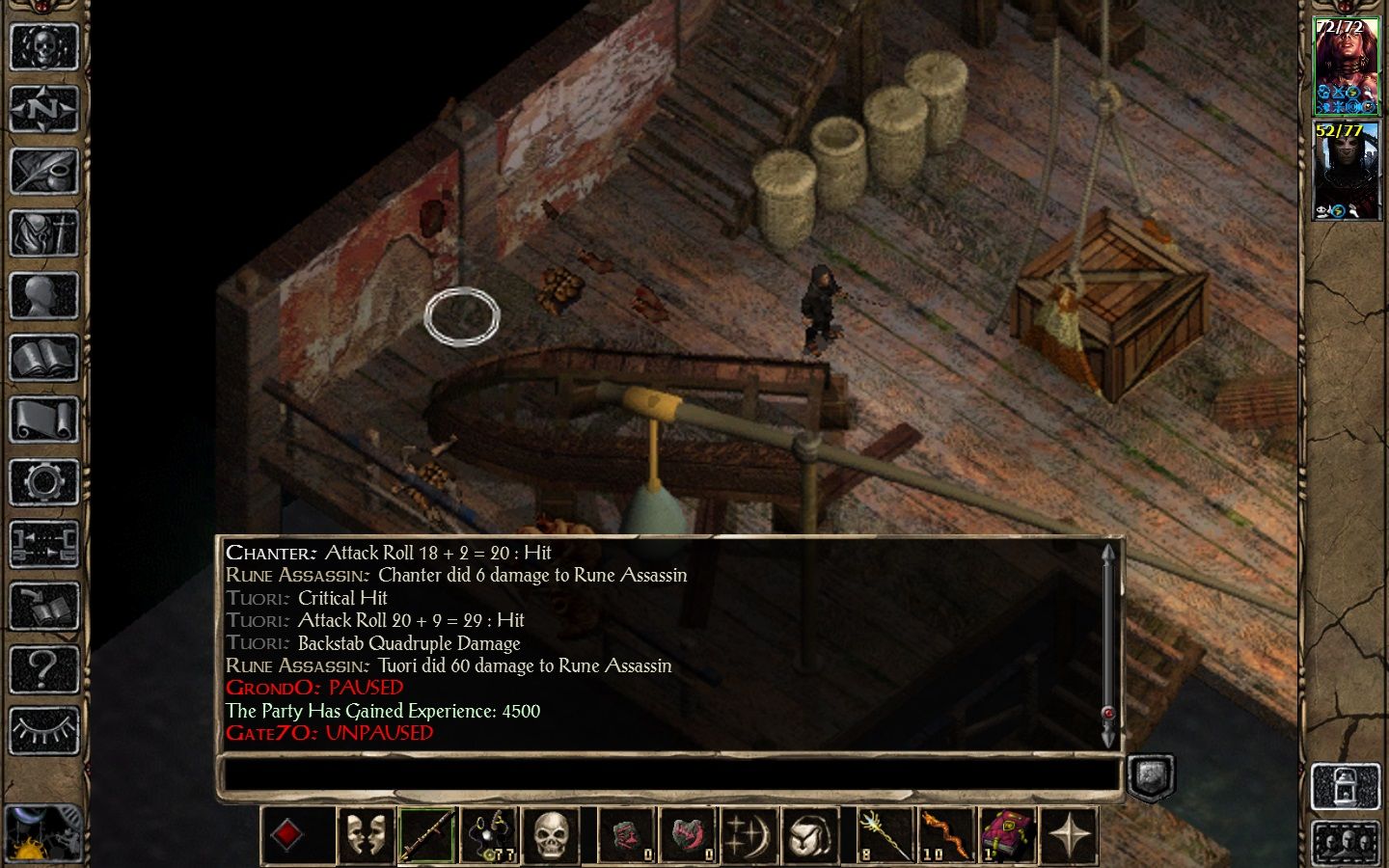The image size is (1389, 868).
Task: Open game options via the gear icon
Action: 43,482
